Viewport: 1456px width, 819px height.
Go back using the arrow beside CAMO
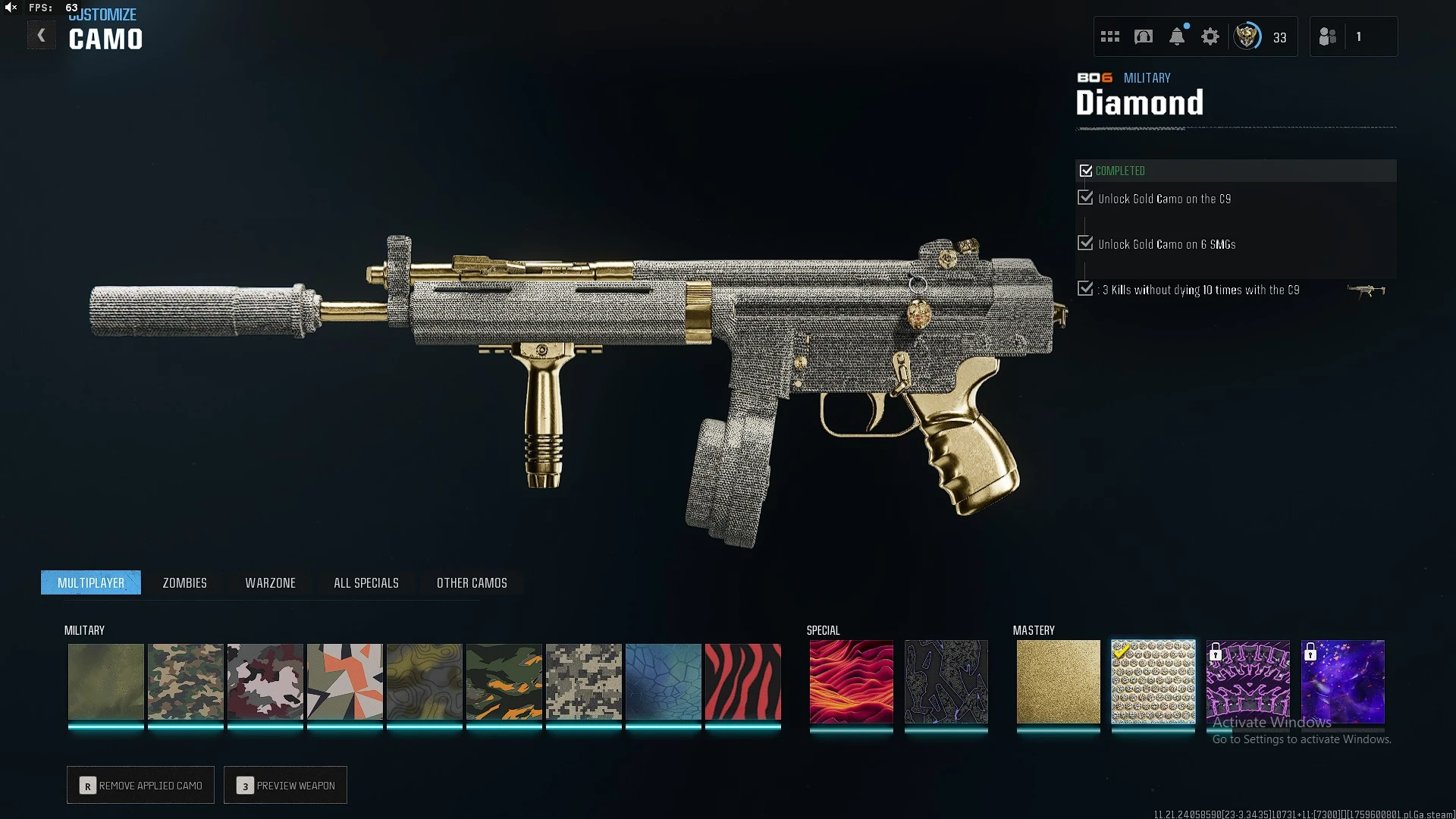point(41,36)
